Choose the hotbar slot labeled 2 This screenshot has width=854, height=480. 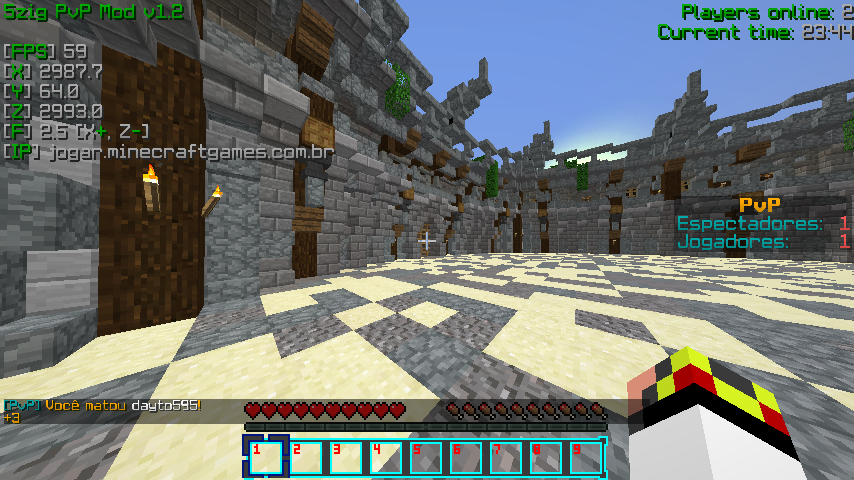click(x=306, y=457)
